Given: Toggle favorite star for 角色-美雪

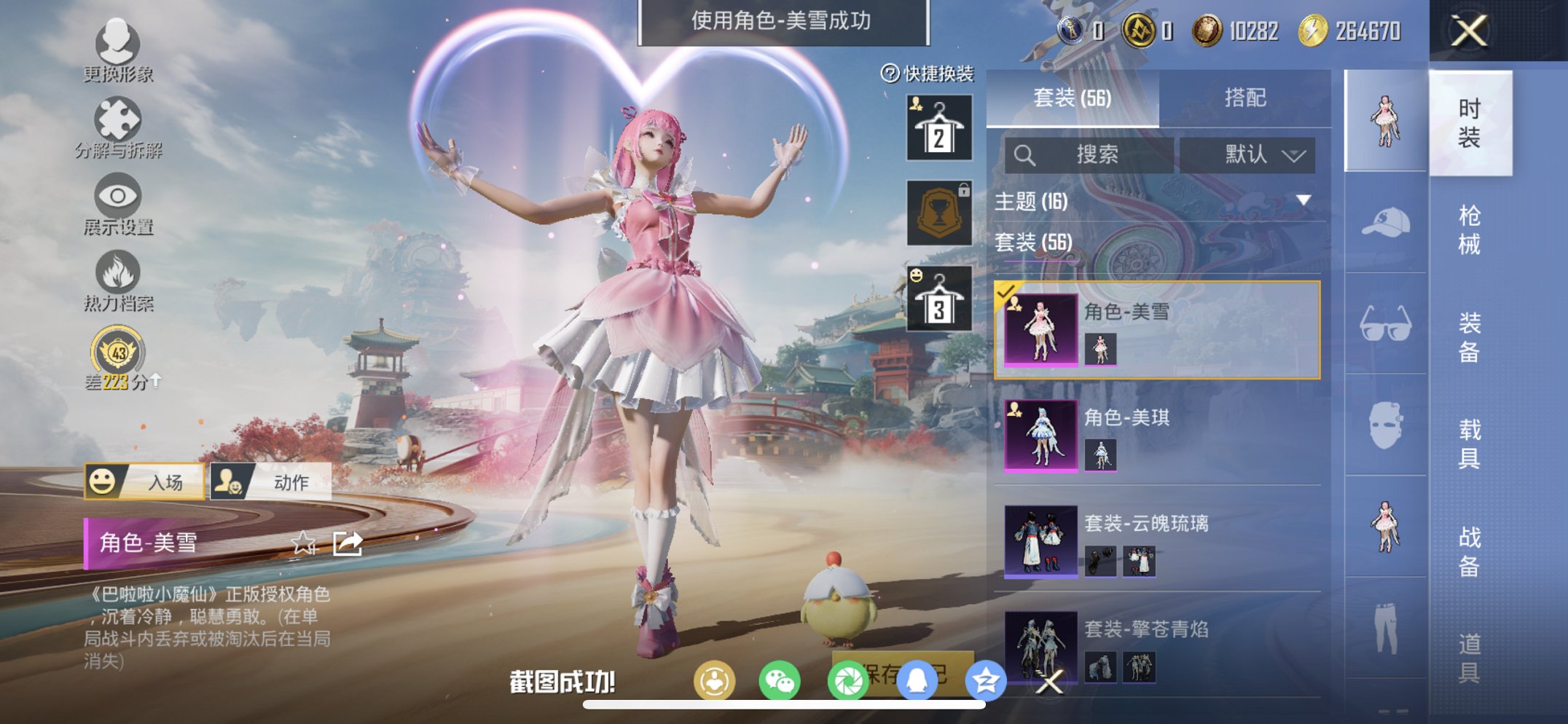Looking at the screenshot, I should click(x=305, y=543).
